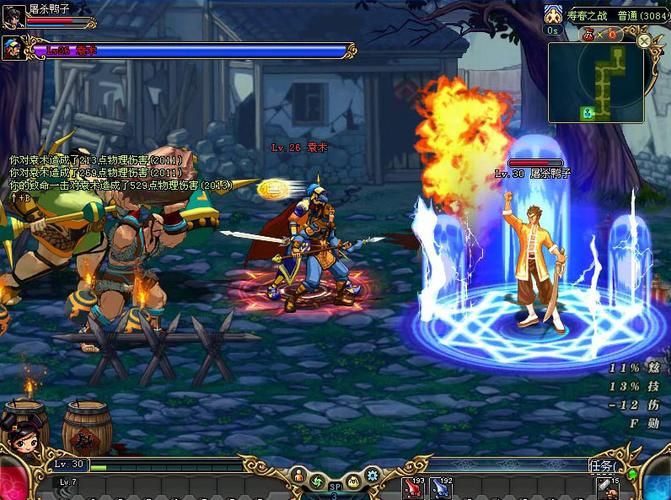Click the dungeon minimap

[x=595, y=85]
